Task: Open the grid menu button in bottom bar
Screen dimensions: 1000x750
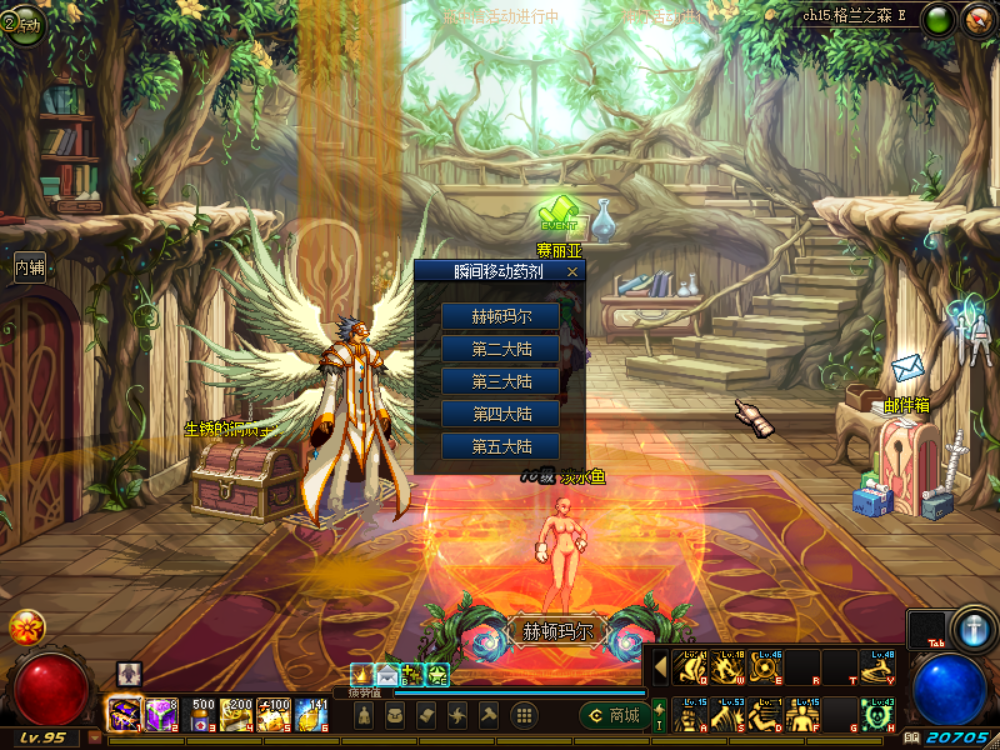Action: 524,715
